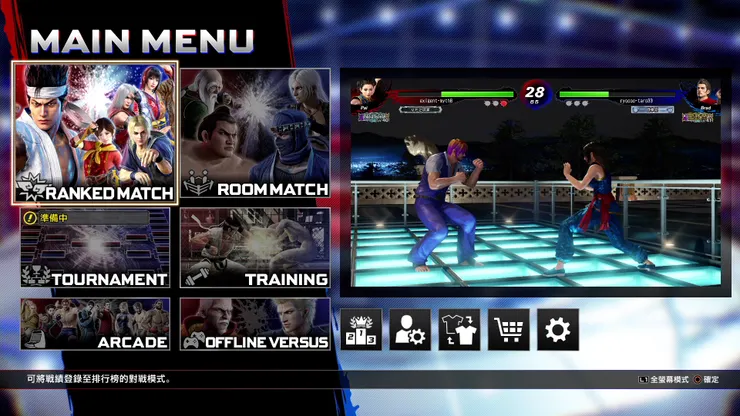Open the player profile settings icon
This screenshot has height=416, width=740.
(410, 329)
